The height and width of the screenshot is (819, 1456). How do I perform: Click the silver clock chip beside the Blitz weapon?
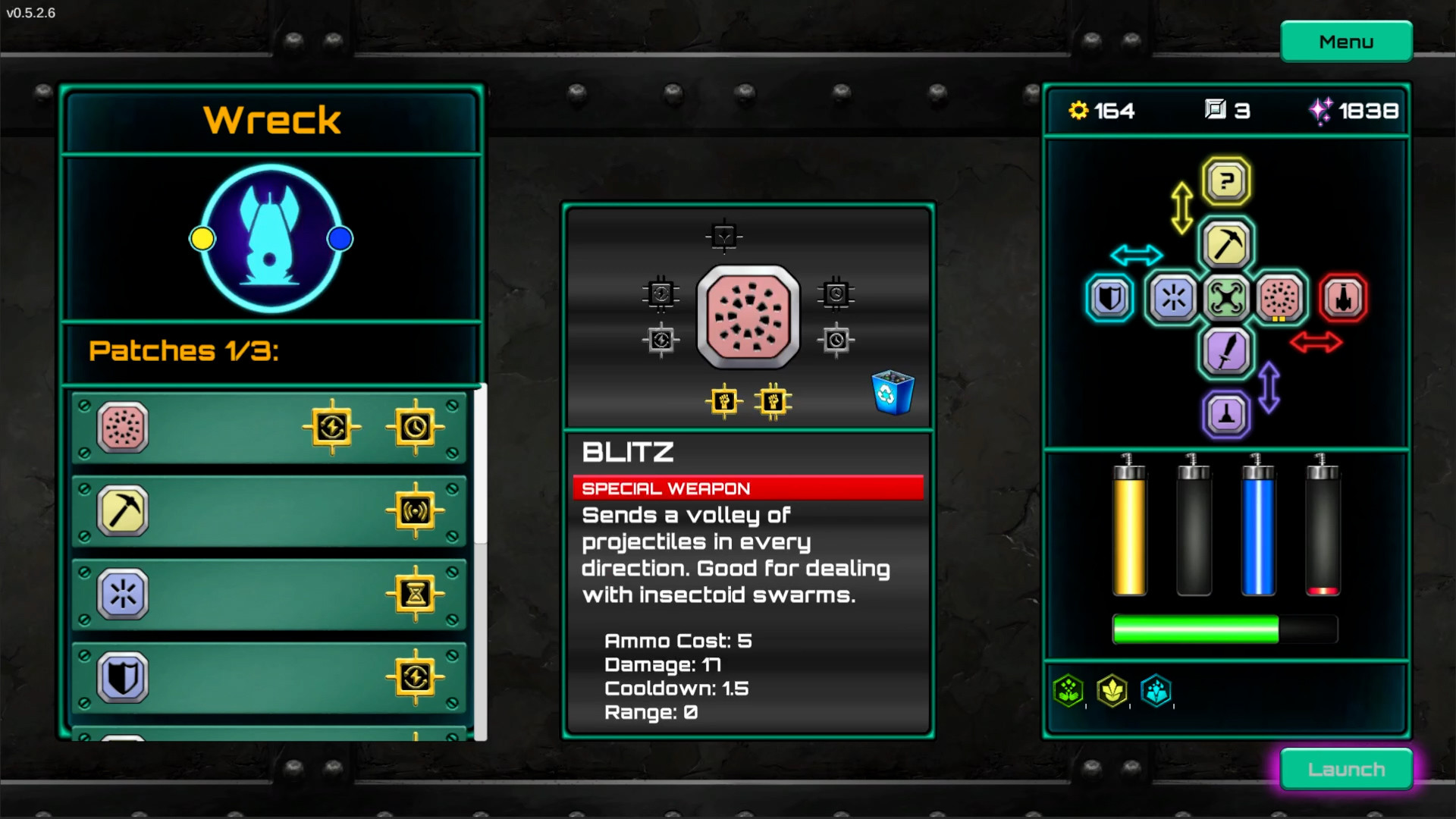tap(835, 340)
